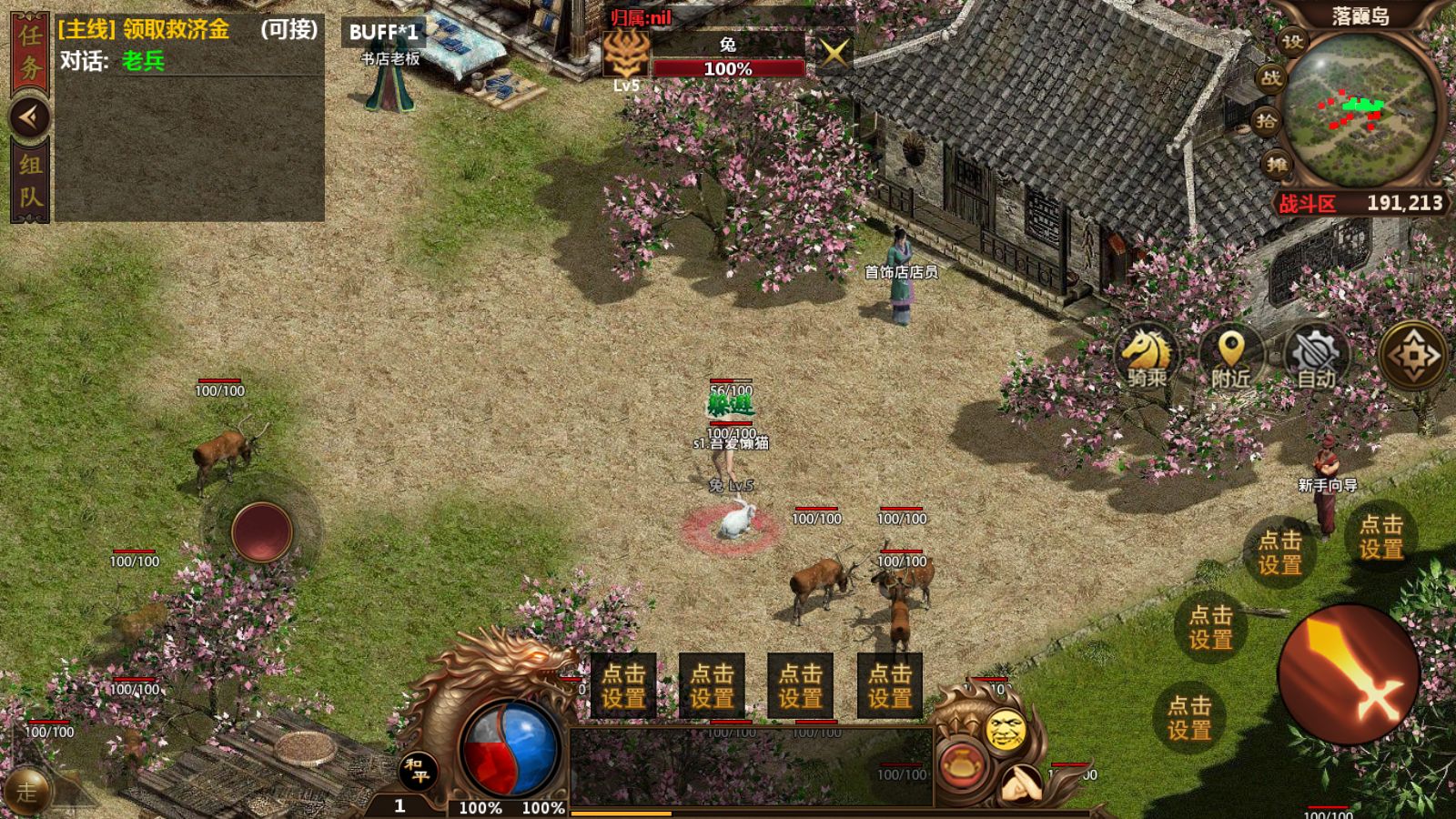The height and width of the screenshot is (819, 1456).
Task: Use the flaming sword attack button
Action: pyautogui.click(x=1349, y=674)
